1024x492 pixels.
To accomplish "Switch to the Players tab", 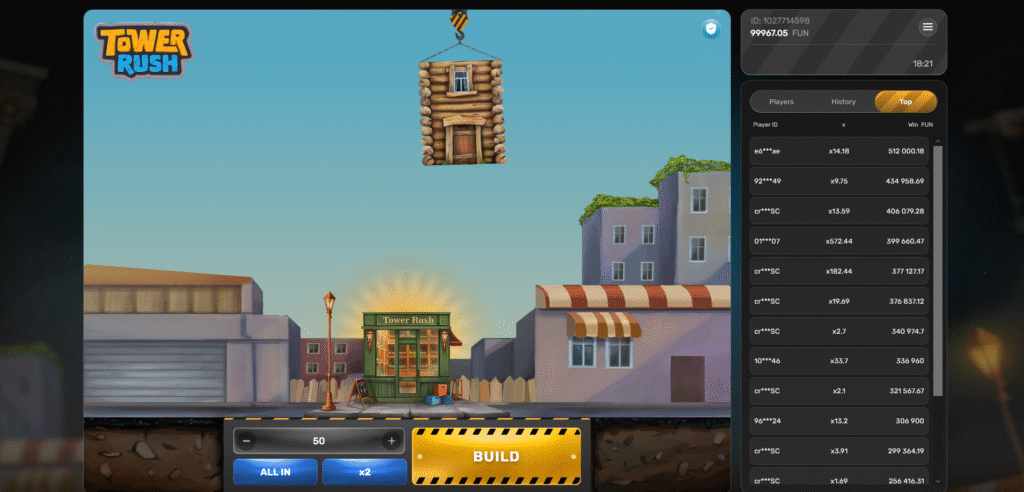I will (x=781, y=102).
